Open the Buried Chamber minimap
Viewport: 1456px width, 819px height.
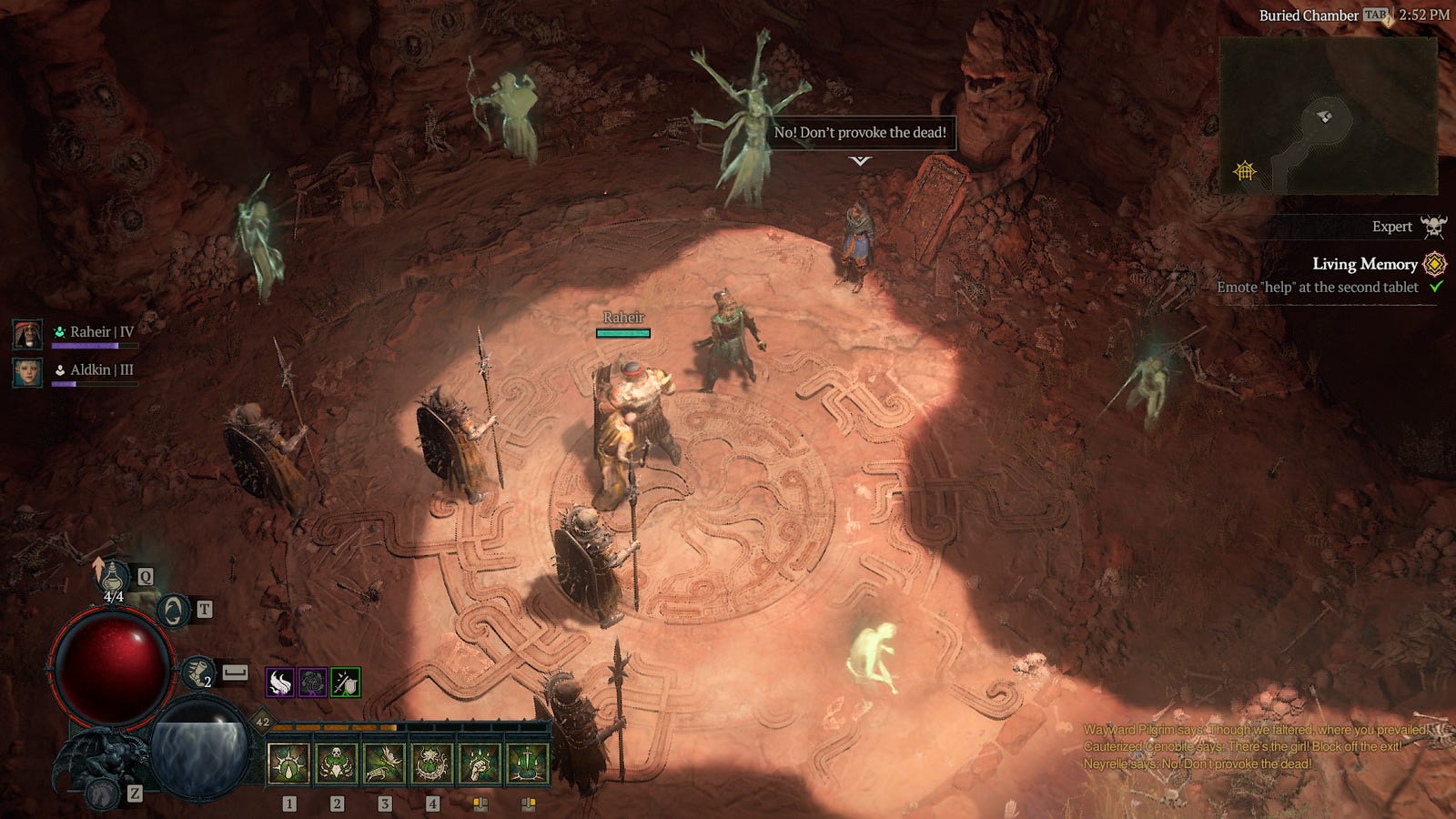(x=1328, y=116)
